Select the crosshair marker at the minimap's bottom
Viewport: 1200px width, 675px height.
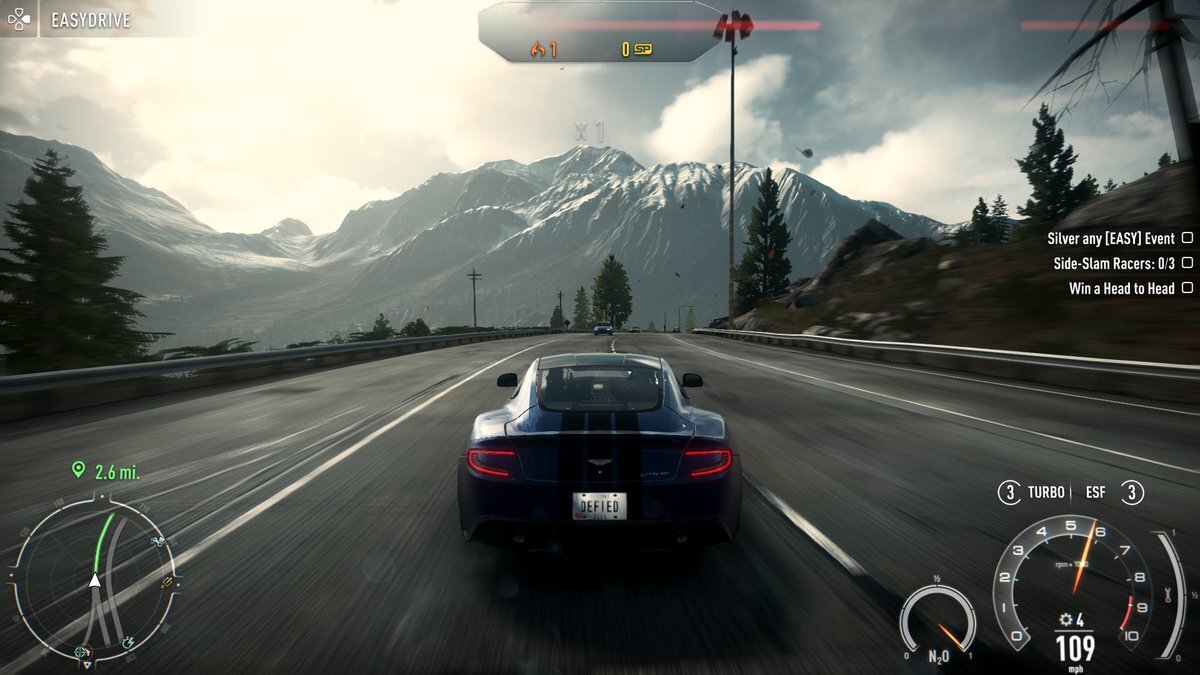(x=80, y=653)
